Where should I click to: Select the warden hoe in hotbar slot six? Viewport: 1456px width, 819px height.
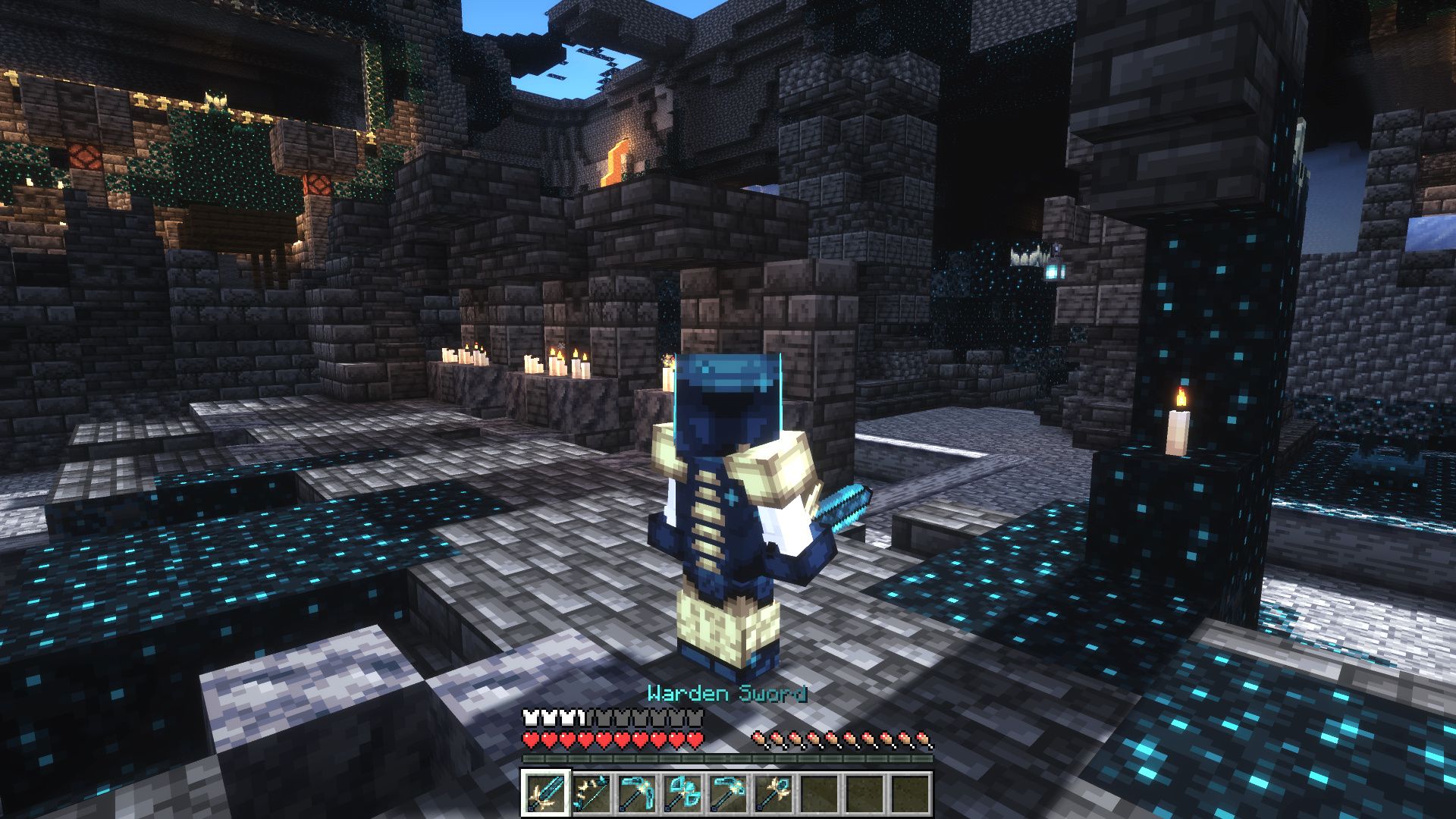pos(772,794)
